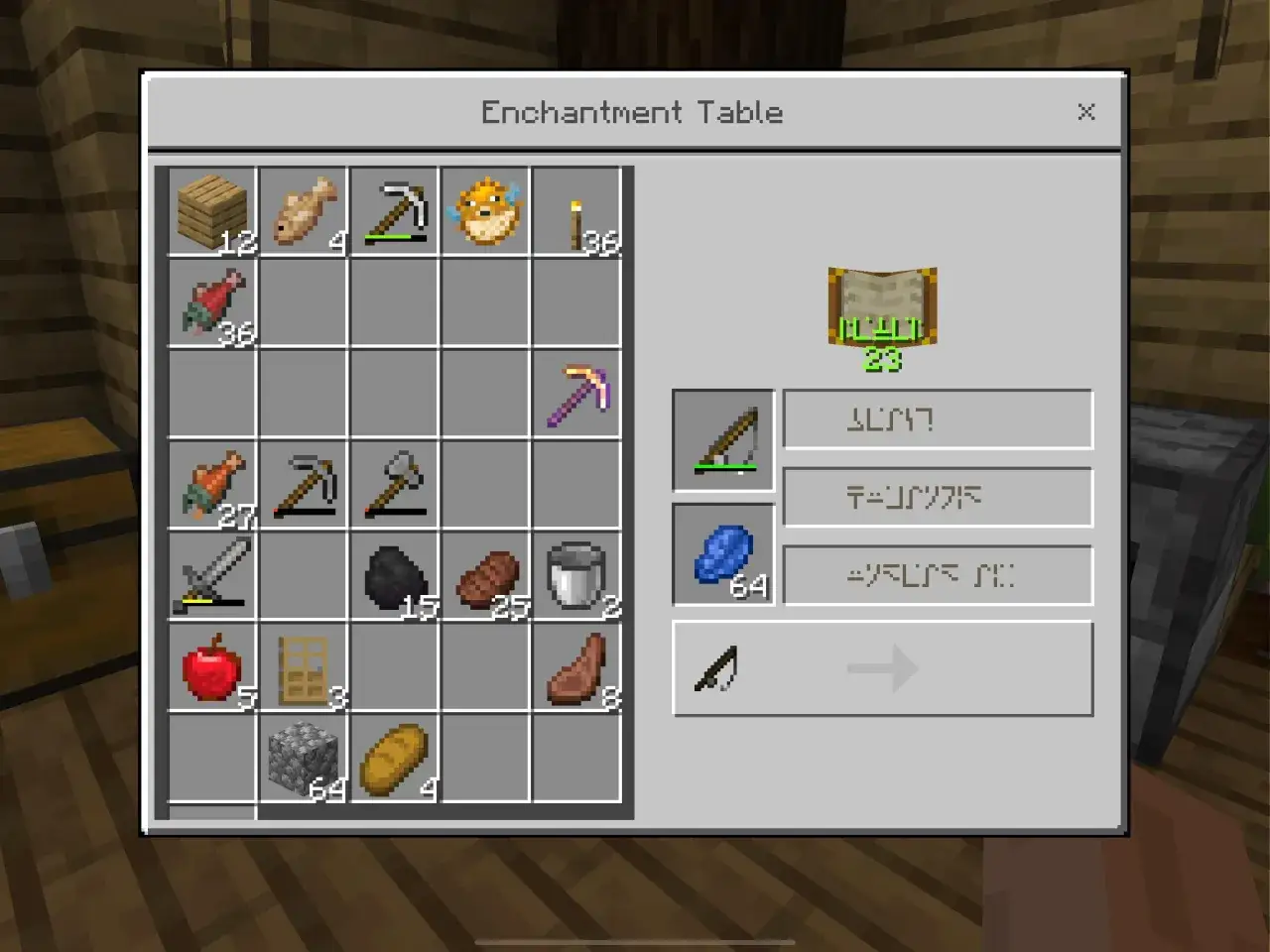Image resolution: width=1270 pixels, height=952 pixels.
Task: Close the Enchantment Table screen
Action: point(1086,112)
